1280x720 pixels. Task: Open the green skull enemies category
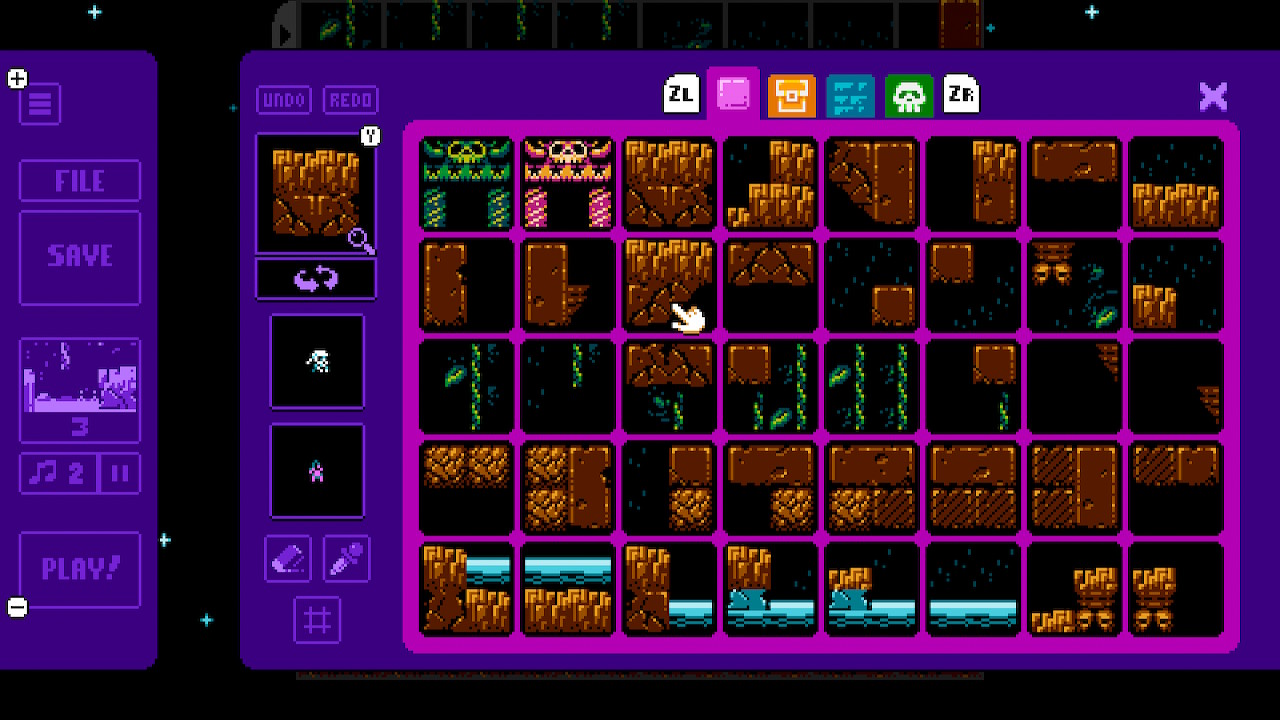tap(909, 96)
